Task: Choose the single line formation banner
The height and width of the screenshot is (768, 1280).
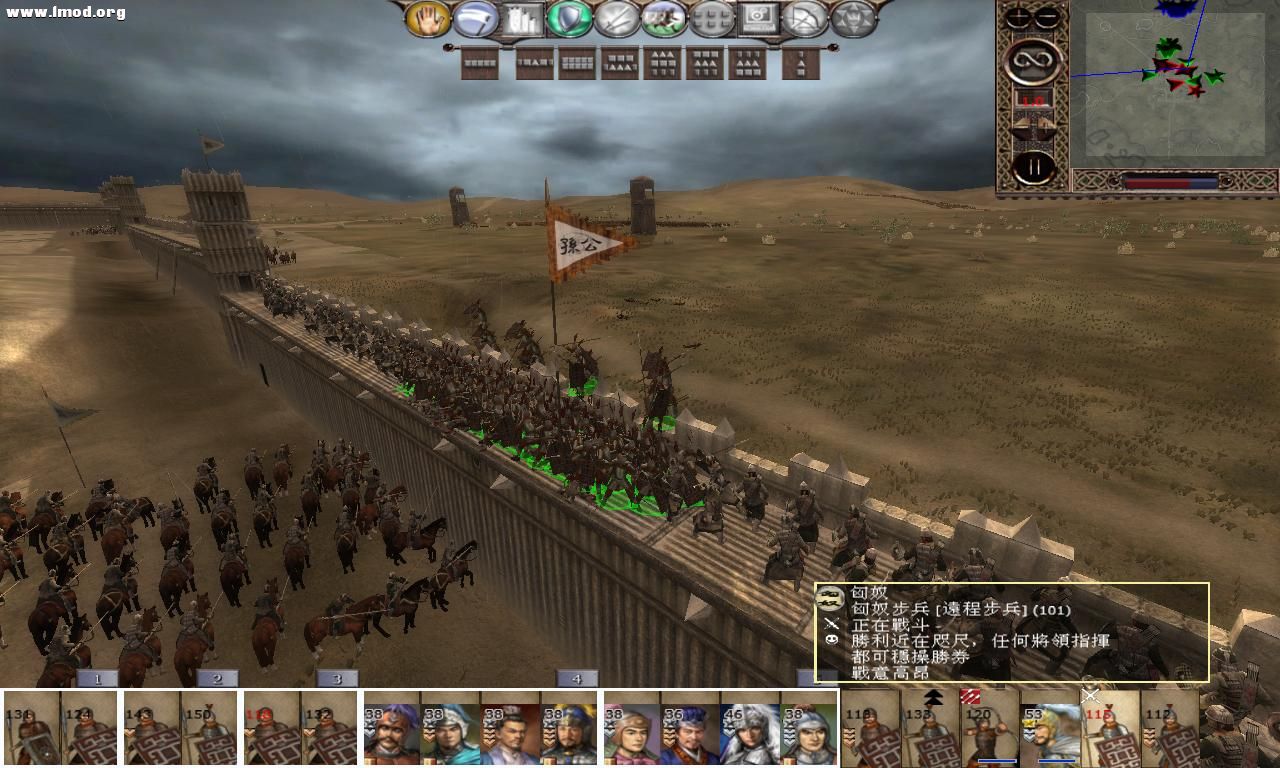Action: click(480, 64)
